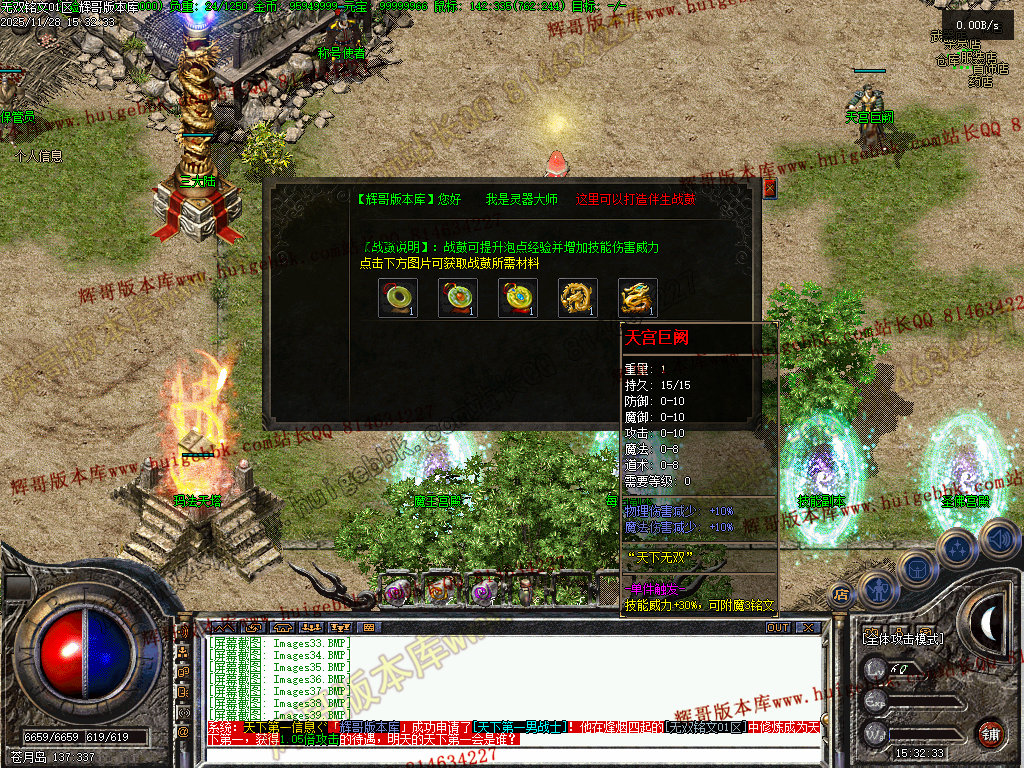Toggle sound with the speaker button
The height and width of the screenshot is (768, 1024).
click(998, 540)
